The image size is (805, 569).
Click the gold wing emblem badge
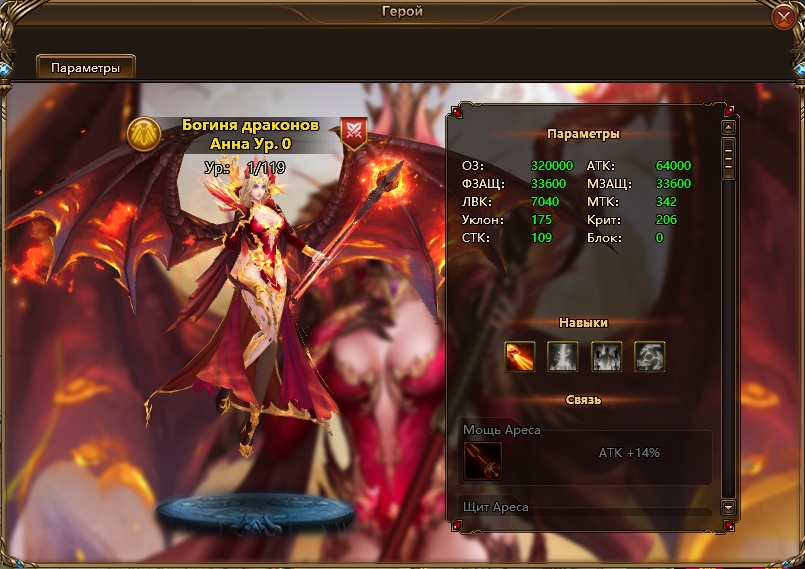pyautogui.click(x=145, y=134)
